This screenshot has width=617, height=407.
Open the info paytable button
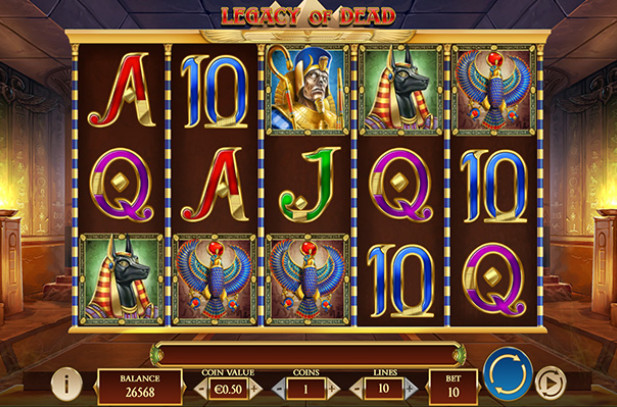coord(66,382)
